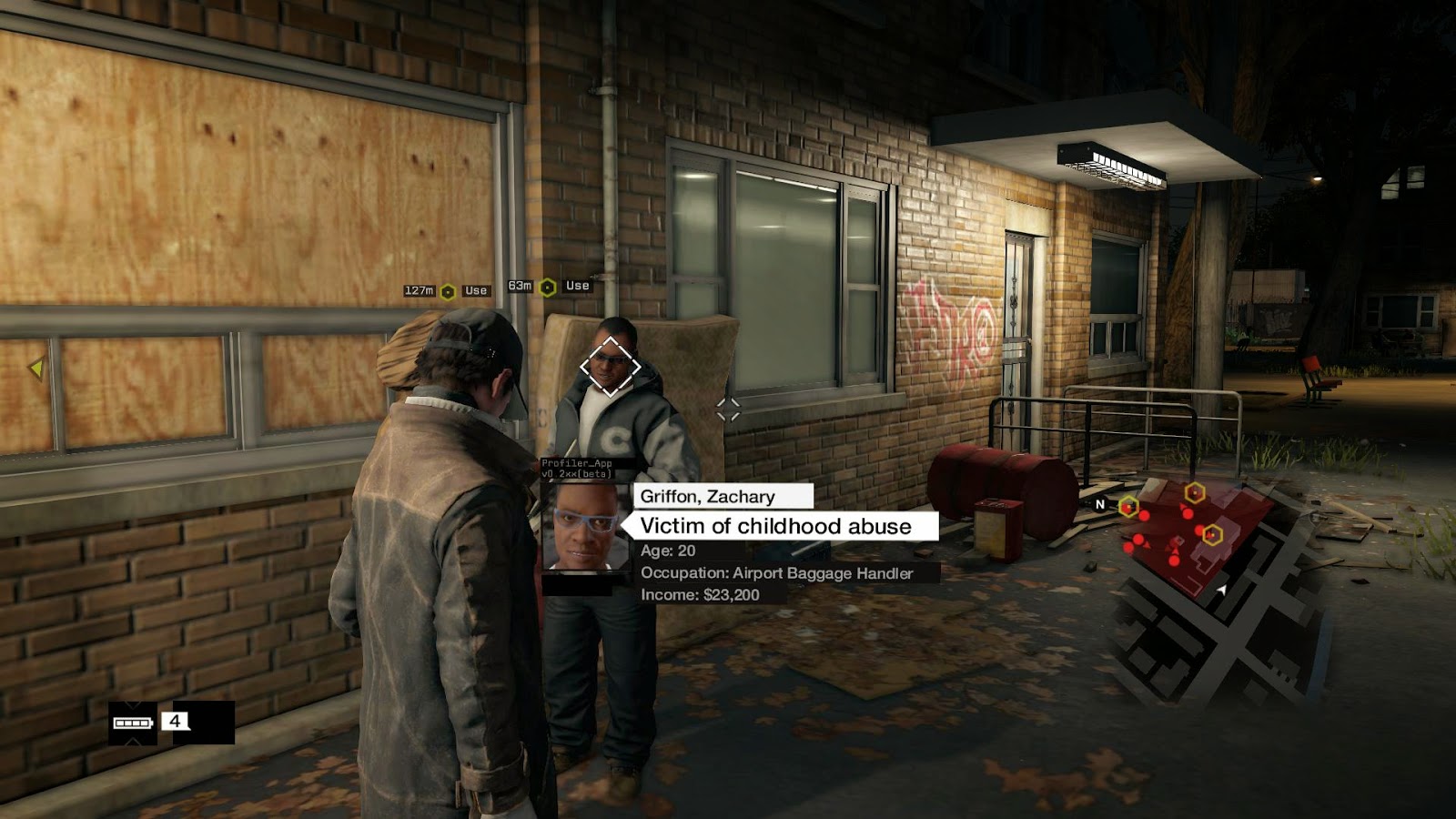Select the 63m hexagon hack marker

pos(548,288)
